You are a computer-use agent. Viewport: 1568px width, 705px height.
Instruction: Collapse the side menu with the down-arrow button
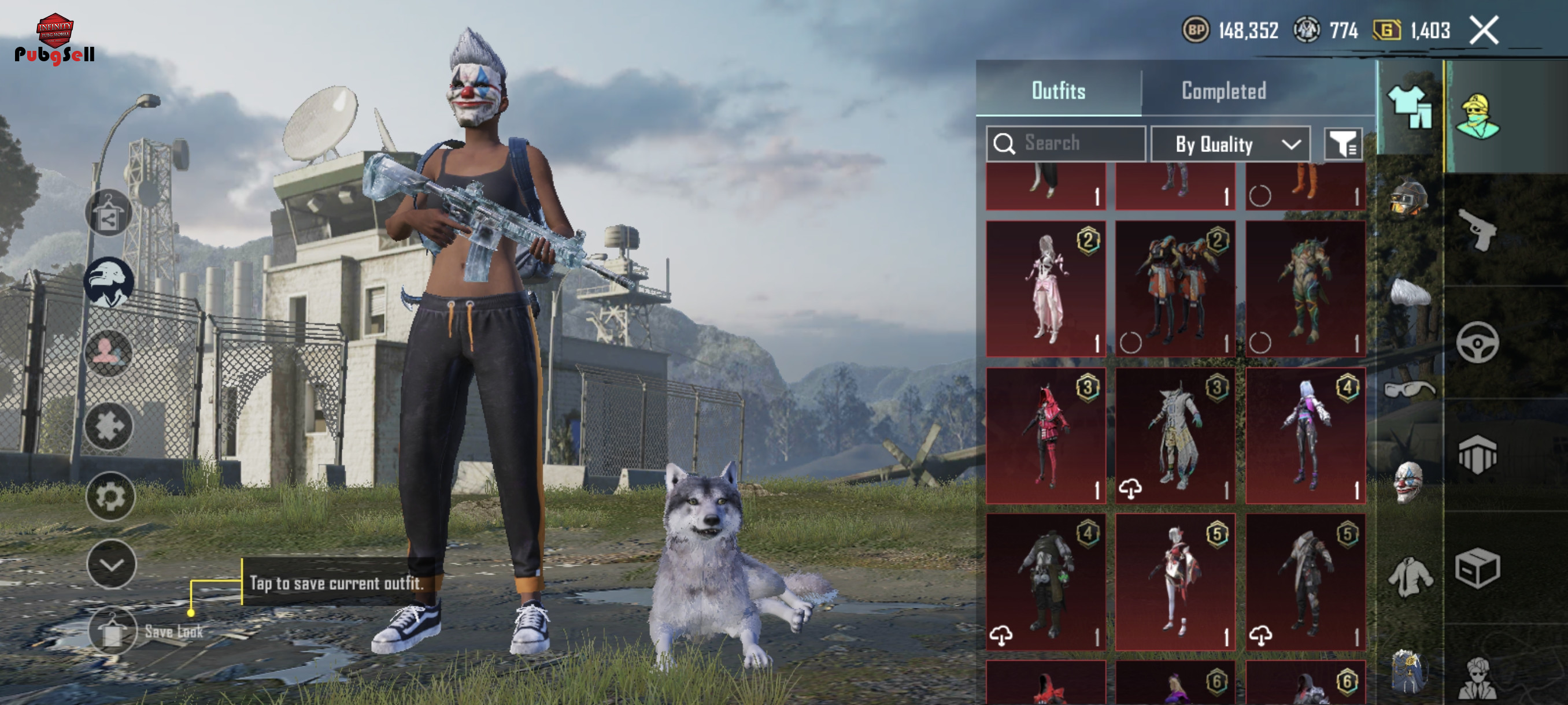[111, 565]
